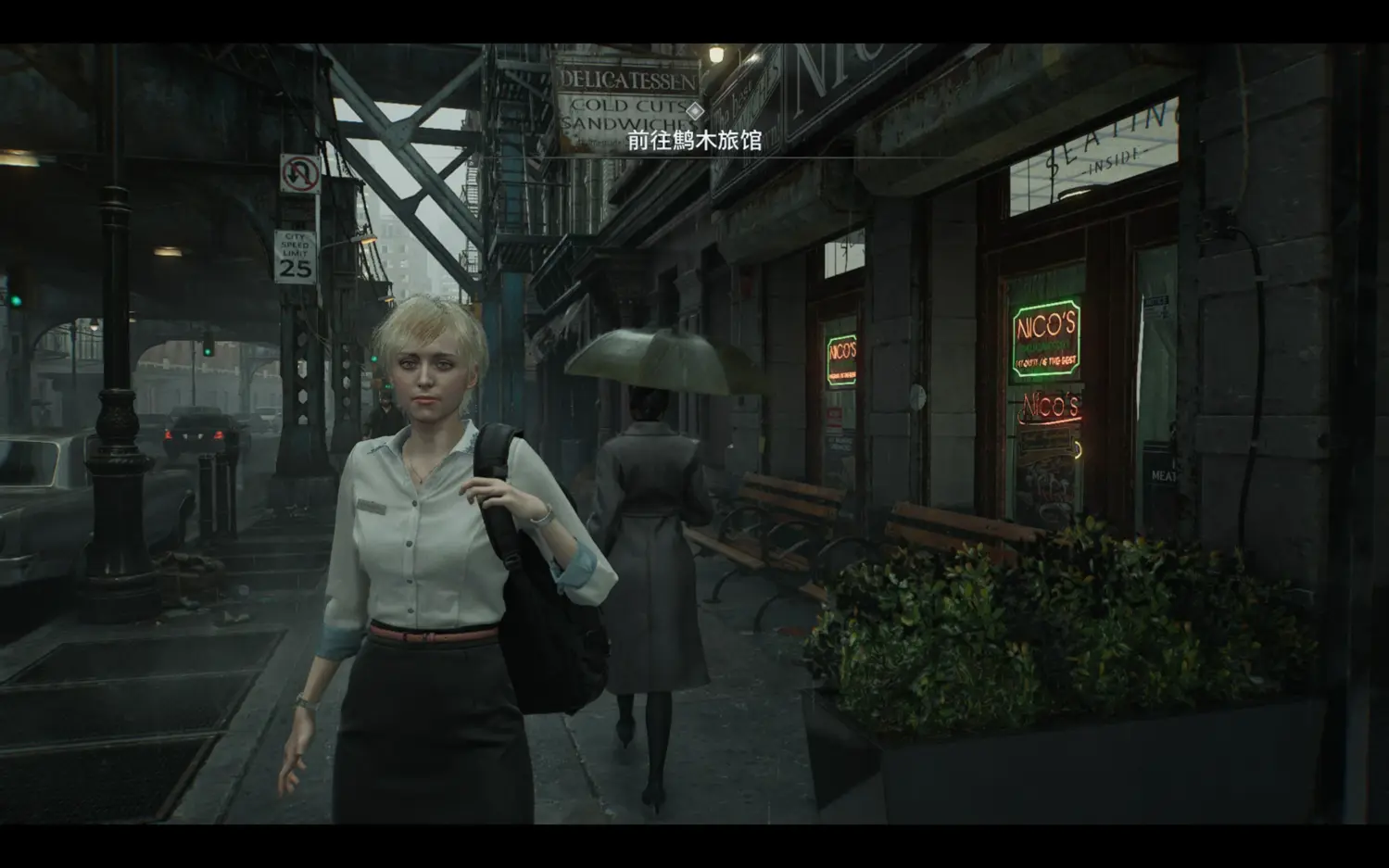Viewport: 1389px width, 868px height.
Task: Select the objective tracker text 前往鸫木旅馆
Action: tap(694, 140)
